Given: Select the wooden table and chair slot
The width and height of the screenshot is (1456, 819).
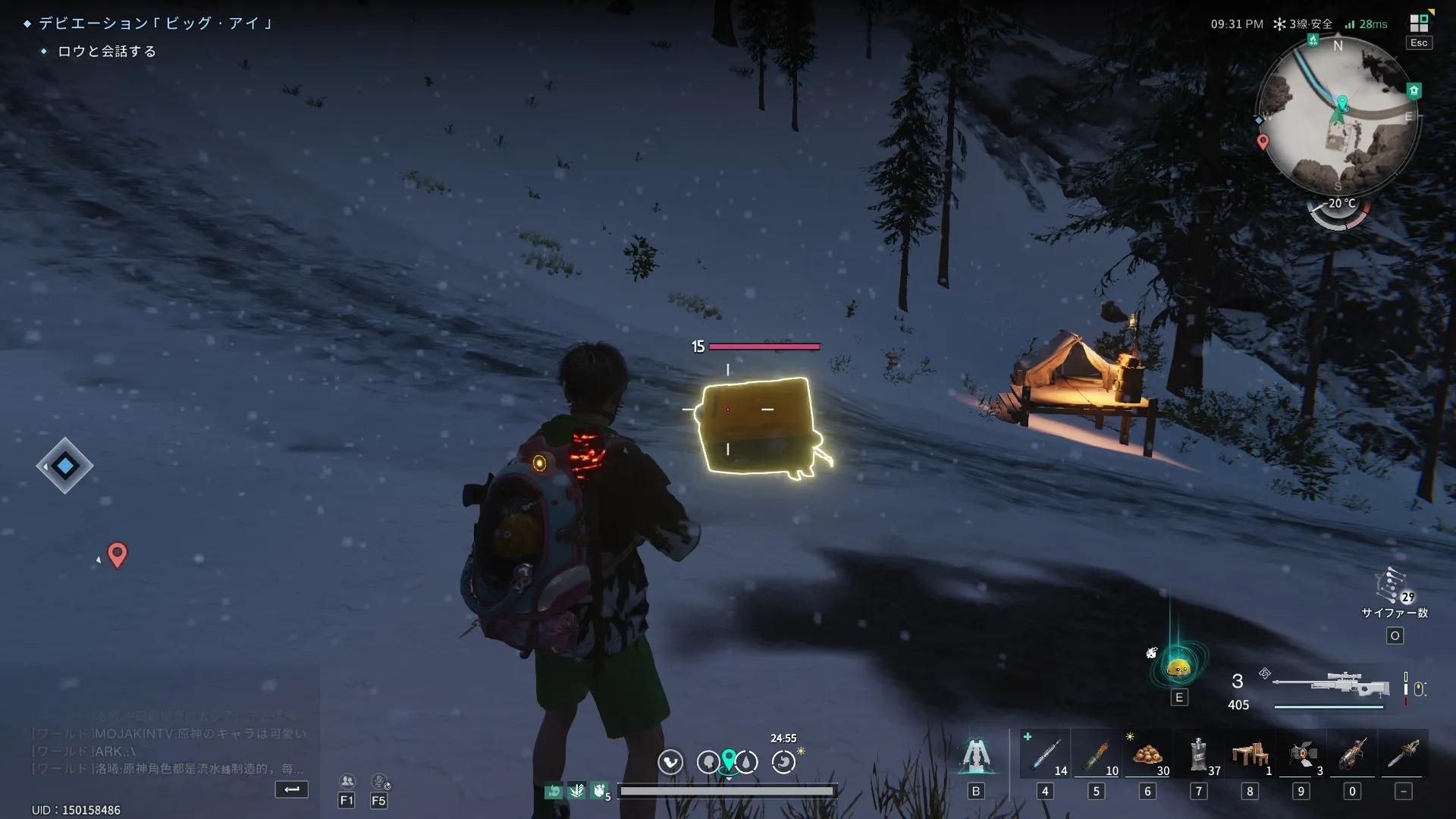Looking at the screenshot, I should pyautogui.click(x=1250, y=754).
